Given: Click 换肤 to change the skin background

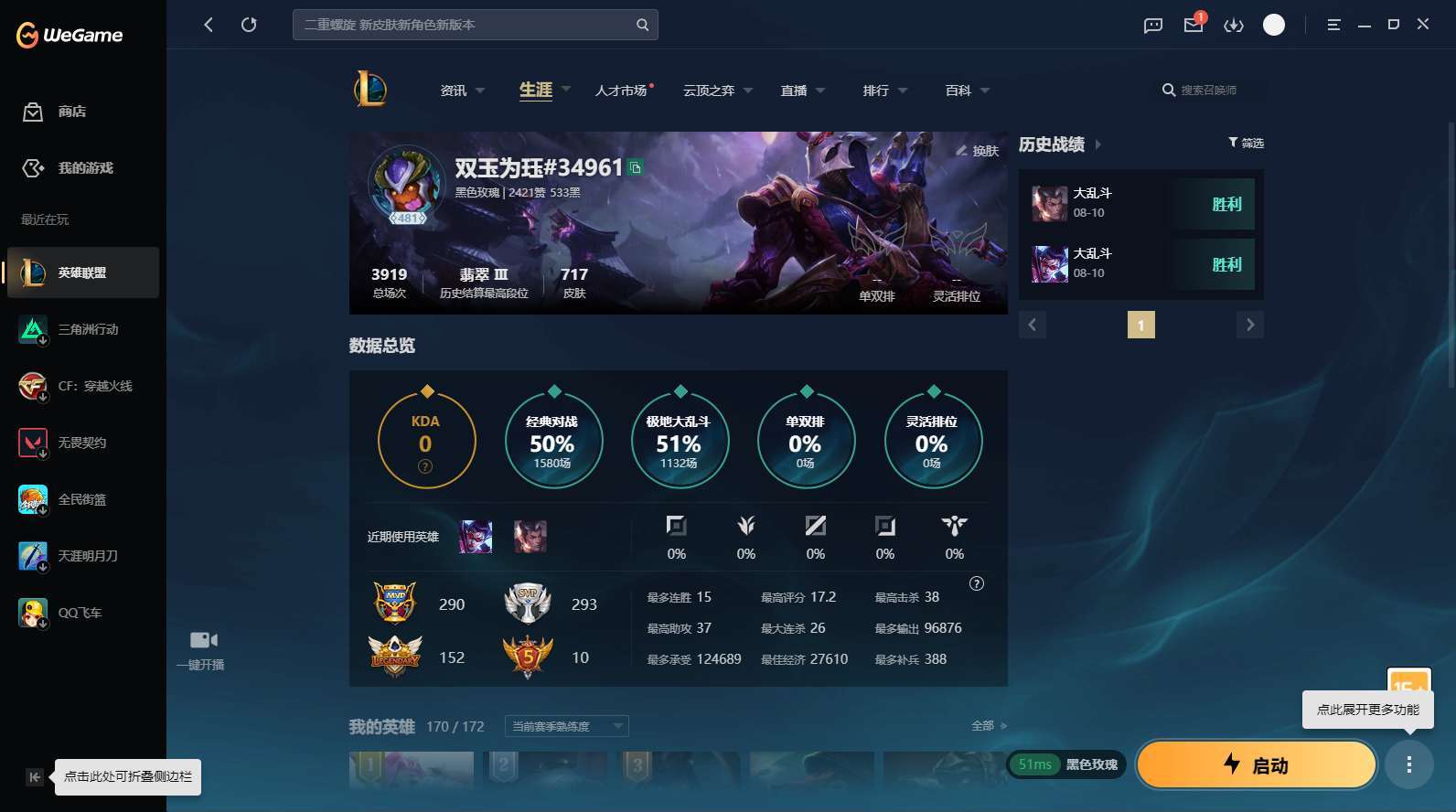Looking at the screenshot, I should (x=975, y=151).
